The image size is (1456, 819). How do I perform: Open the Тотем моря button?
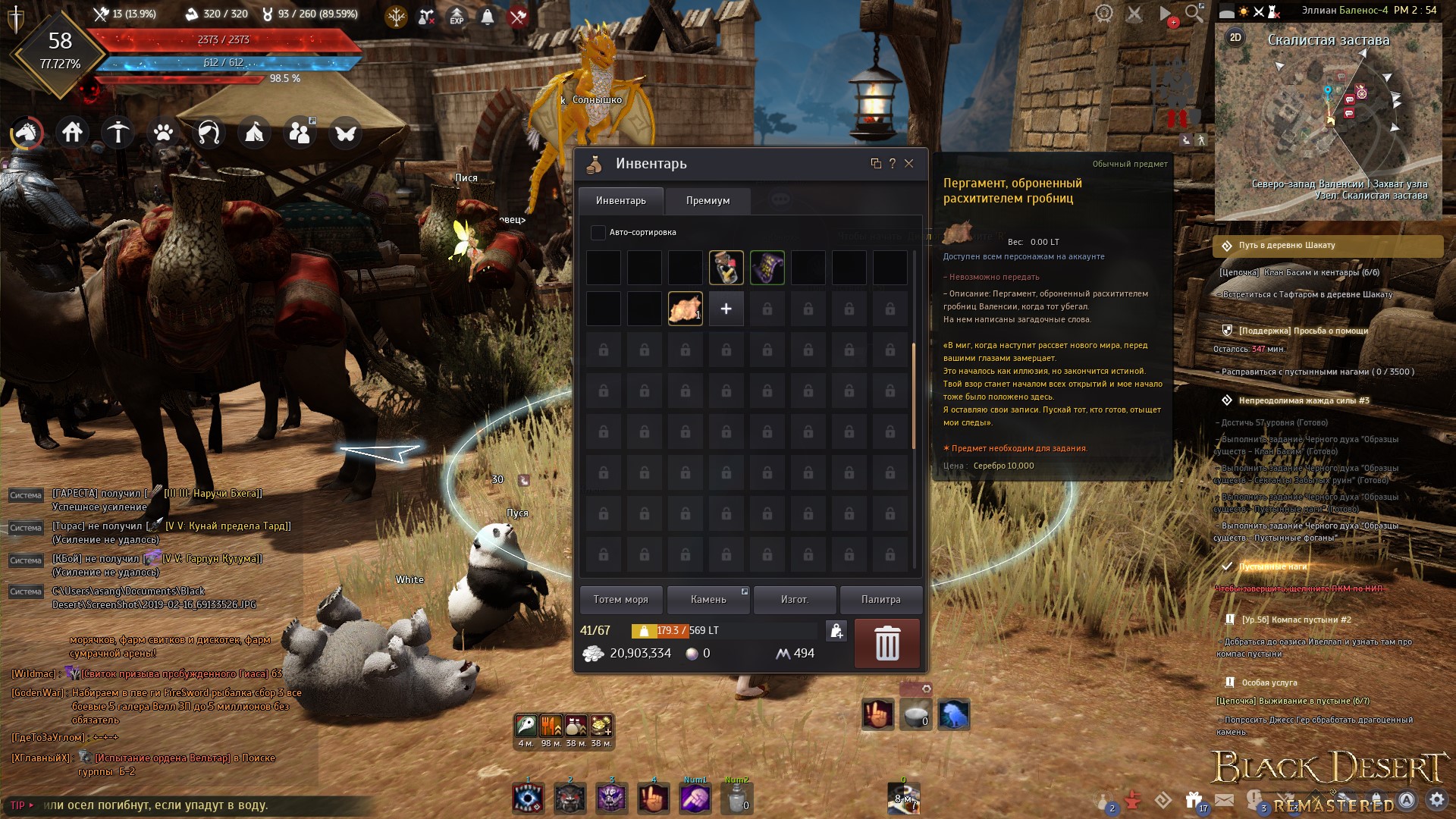(x=620, y=600)
